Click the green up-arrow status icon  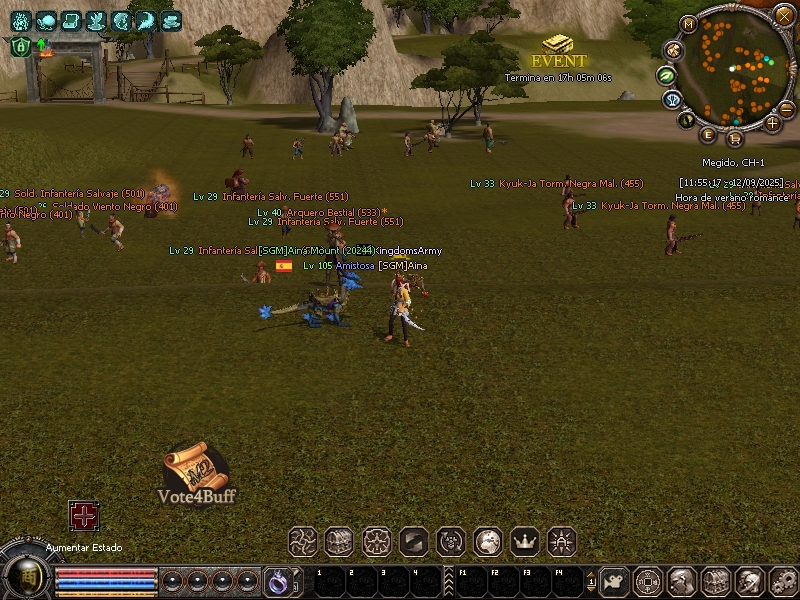click(x=42, y=45)
